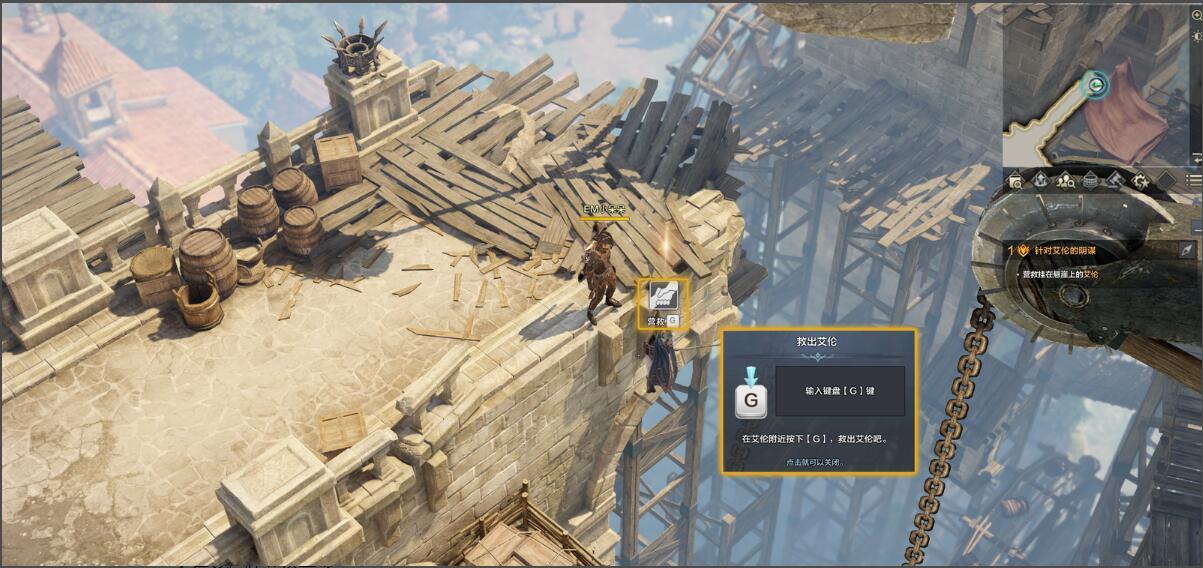This screenshot has height=568, width=1203.
Task: Open the gavel auction icon
Action: pyautogui.click(x=1115, y=181)
